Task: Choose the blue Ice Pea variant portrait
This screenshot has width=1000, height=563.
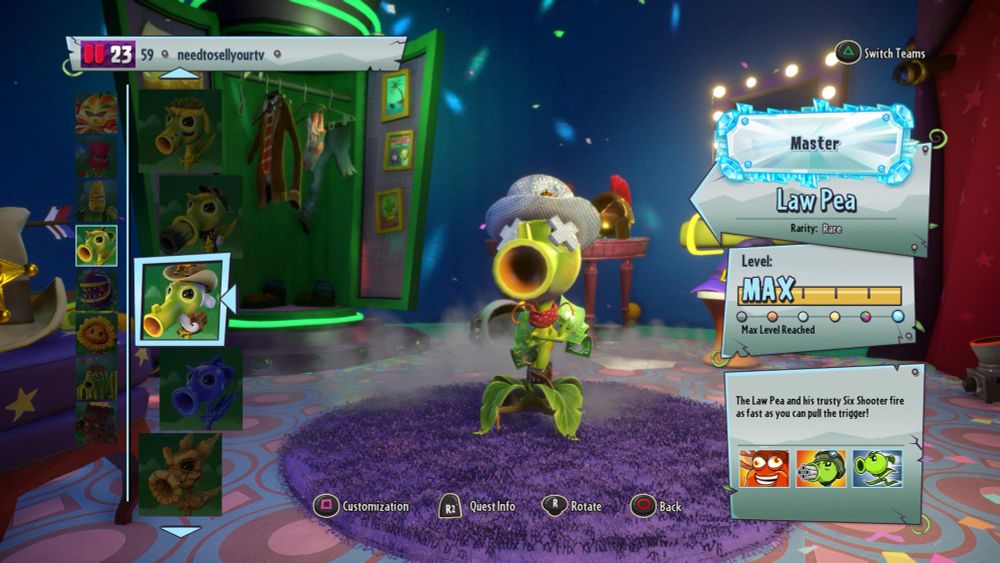Action: (x=200, y=388)
